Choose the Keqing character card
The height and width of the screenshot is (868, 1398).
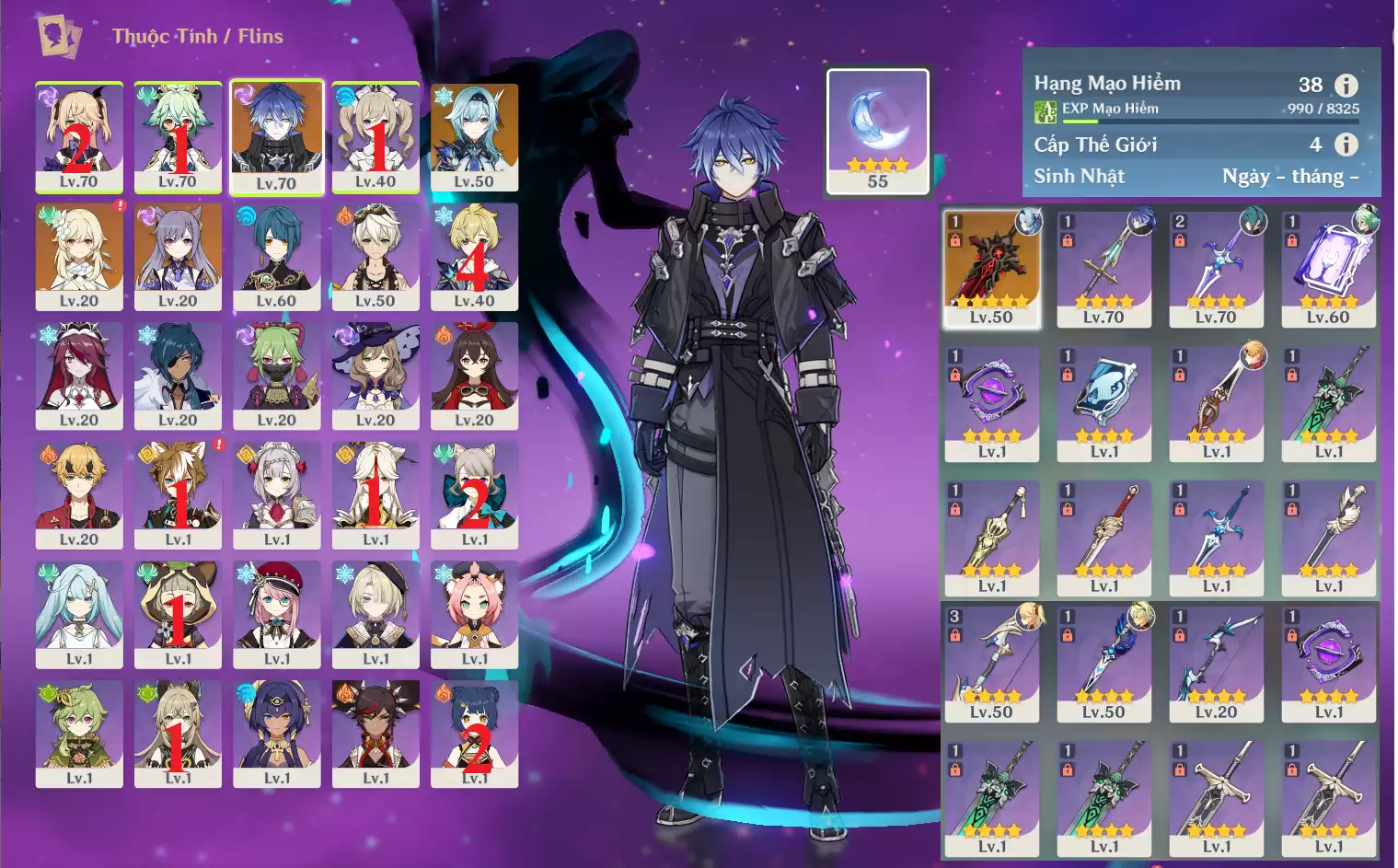pyautogui.click(x=178, y=256)
